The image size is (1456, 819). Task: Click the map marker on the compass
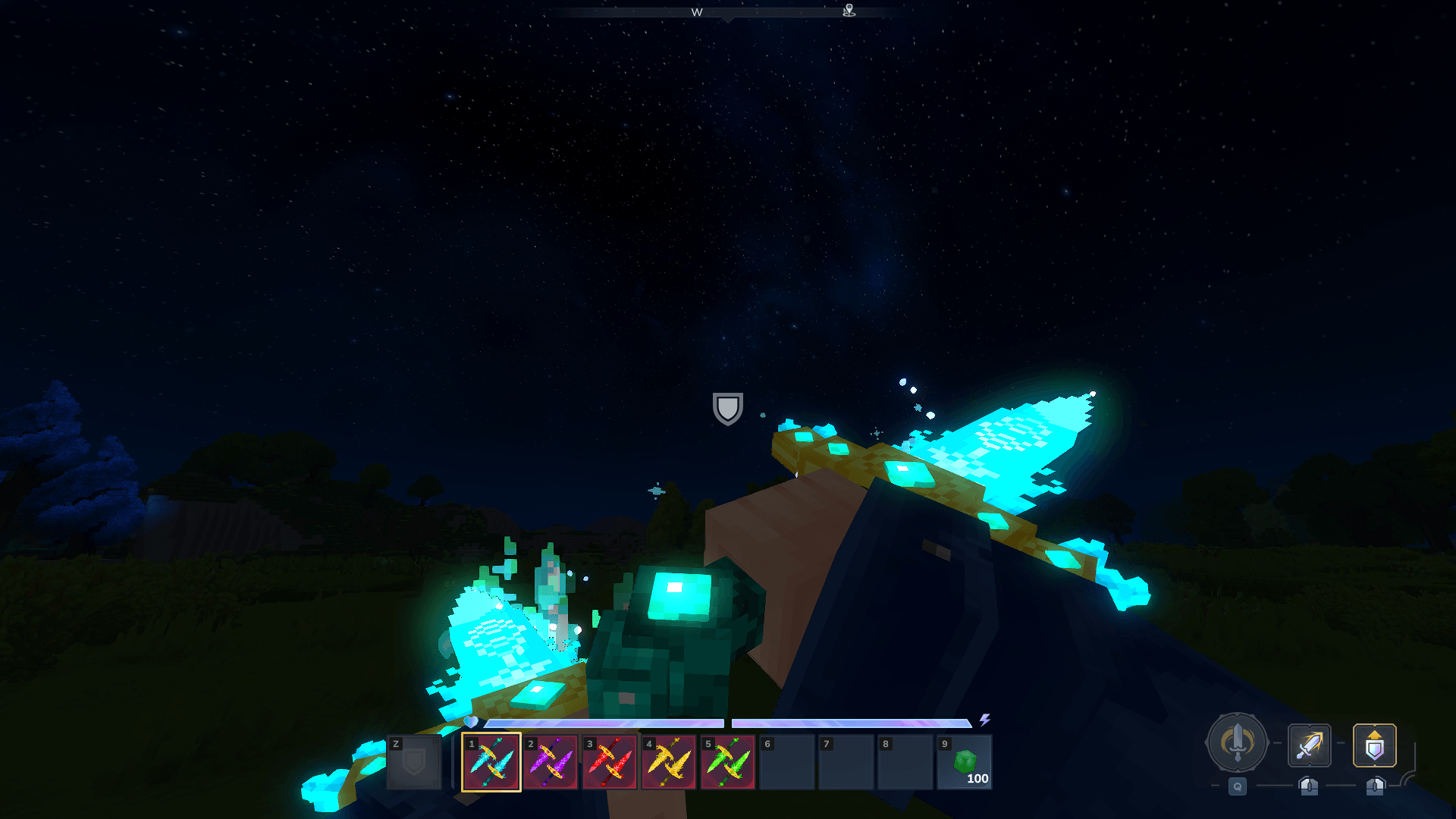point(849,10)
